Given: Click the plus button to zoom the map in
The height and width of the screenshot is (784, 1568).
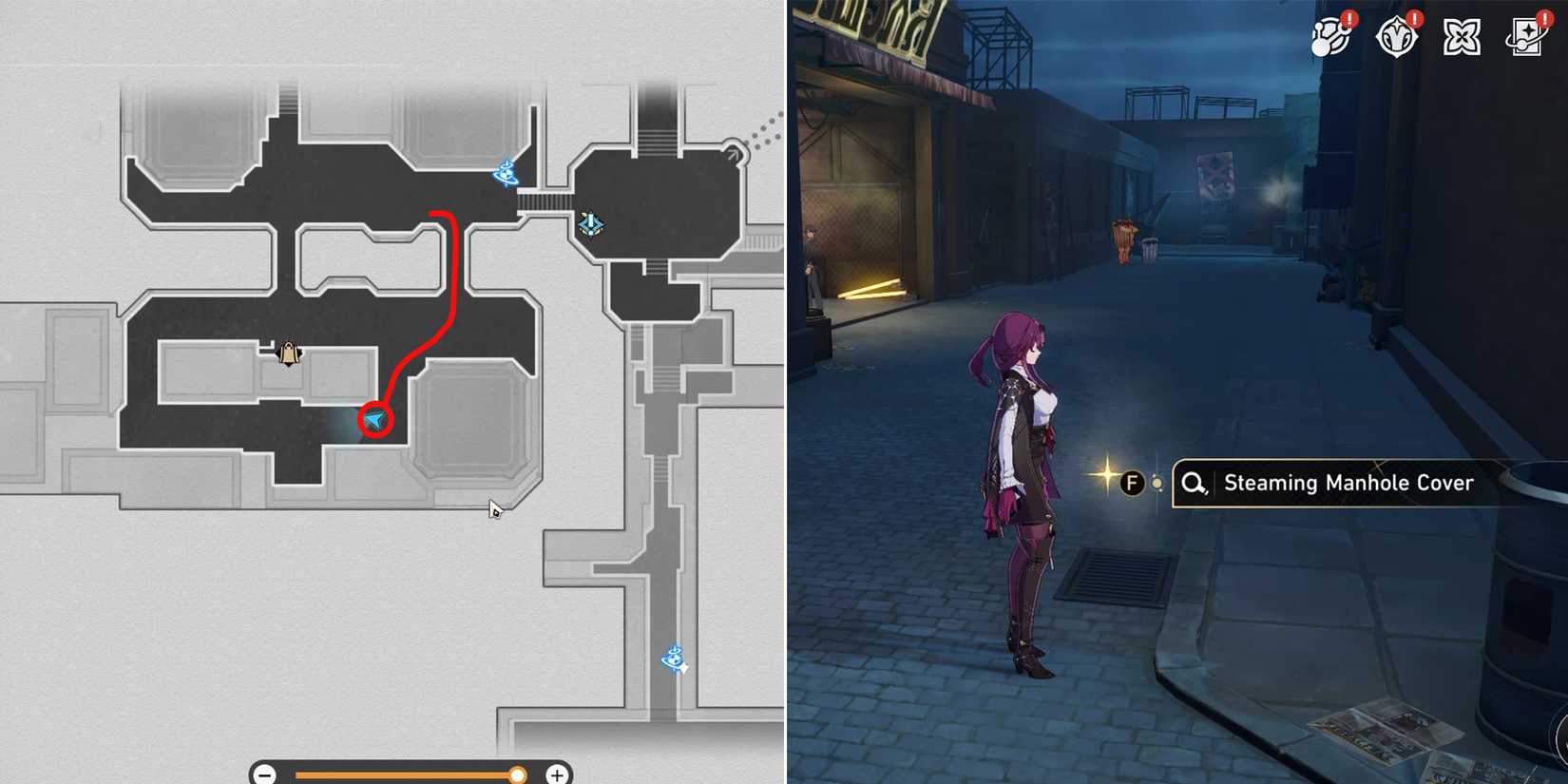Looking at the screenshot, I should pyautogui.click(x=556, y=774).
